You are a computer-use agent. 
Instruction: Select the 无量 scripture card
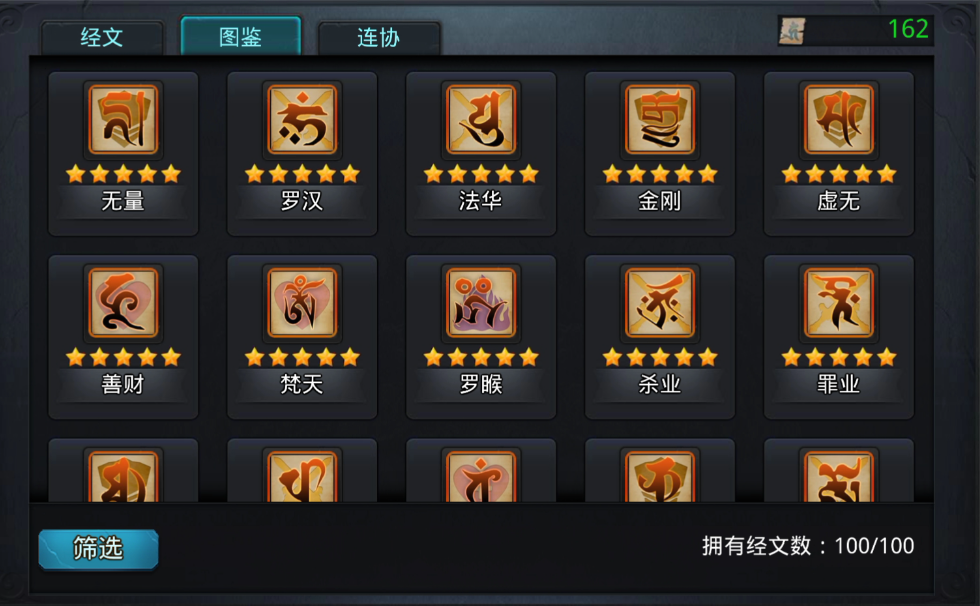tap(123, 153)
